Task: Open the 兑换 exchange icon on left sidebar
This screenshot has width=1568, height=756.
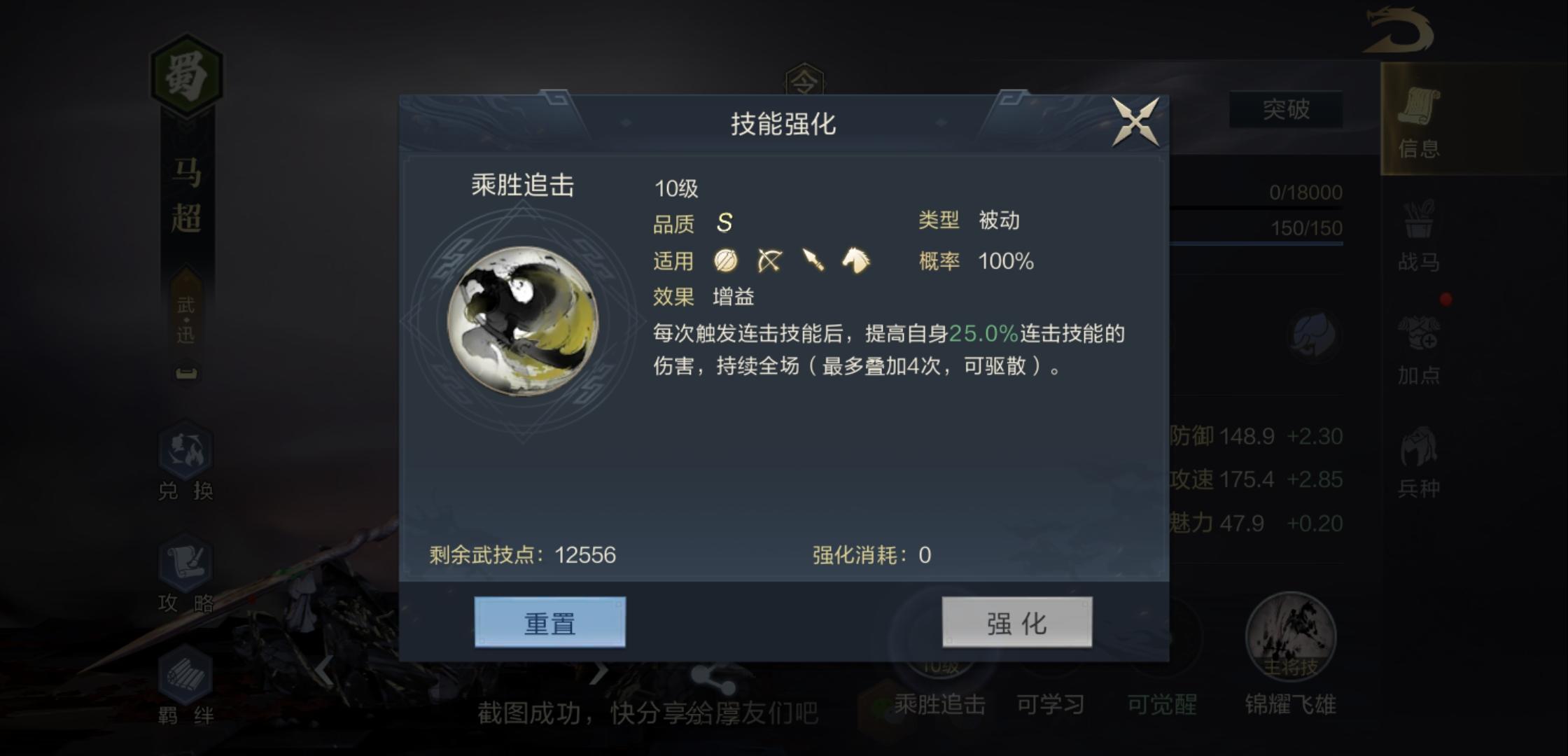Action: [184, 458]
